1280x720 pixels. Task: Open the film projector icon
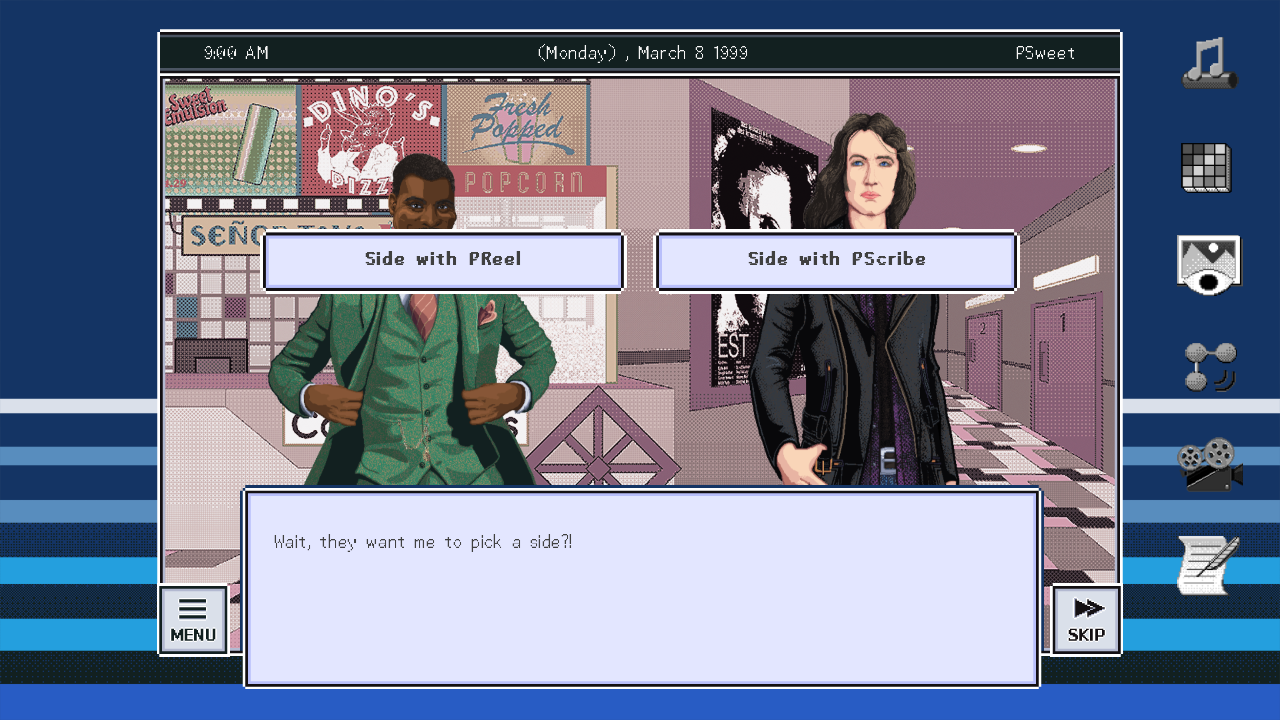click(1209, 465)
